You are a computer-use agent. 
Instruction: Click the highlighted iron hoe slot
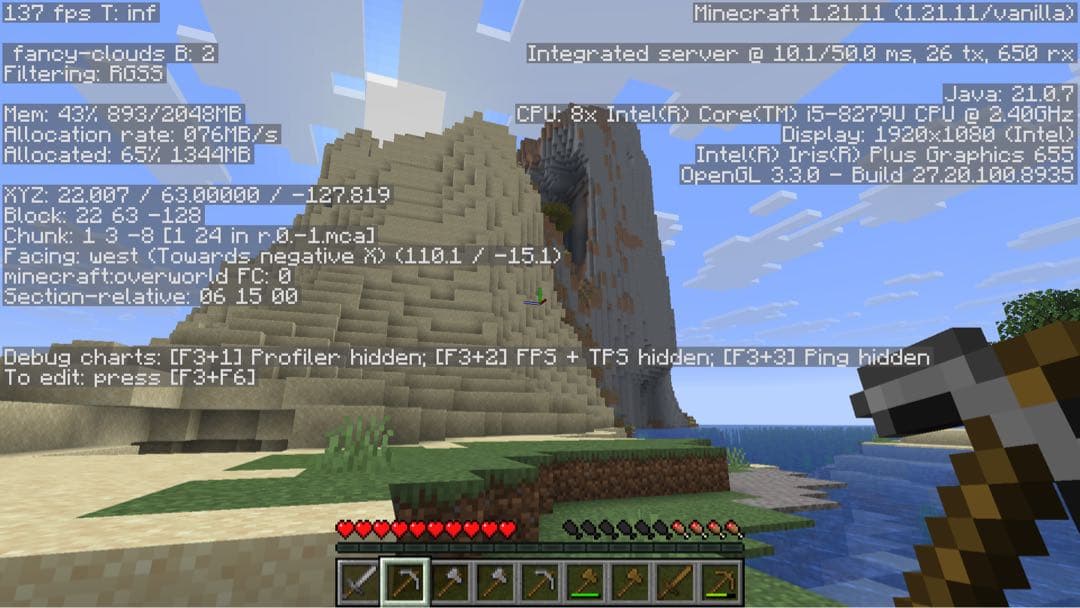coord(404,582)
